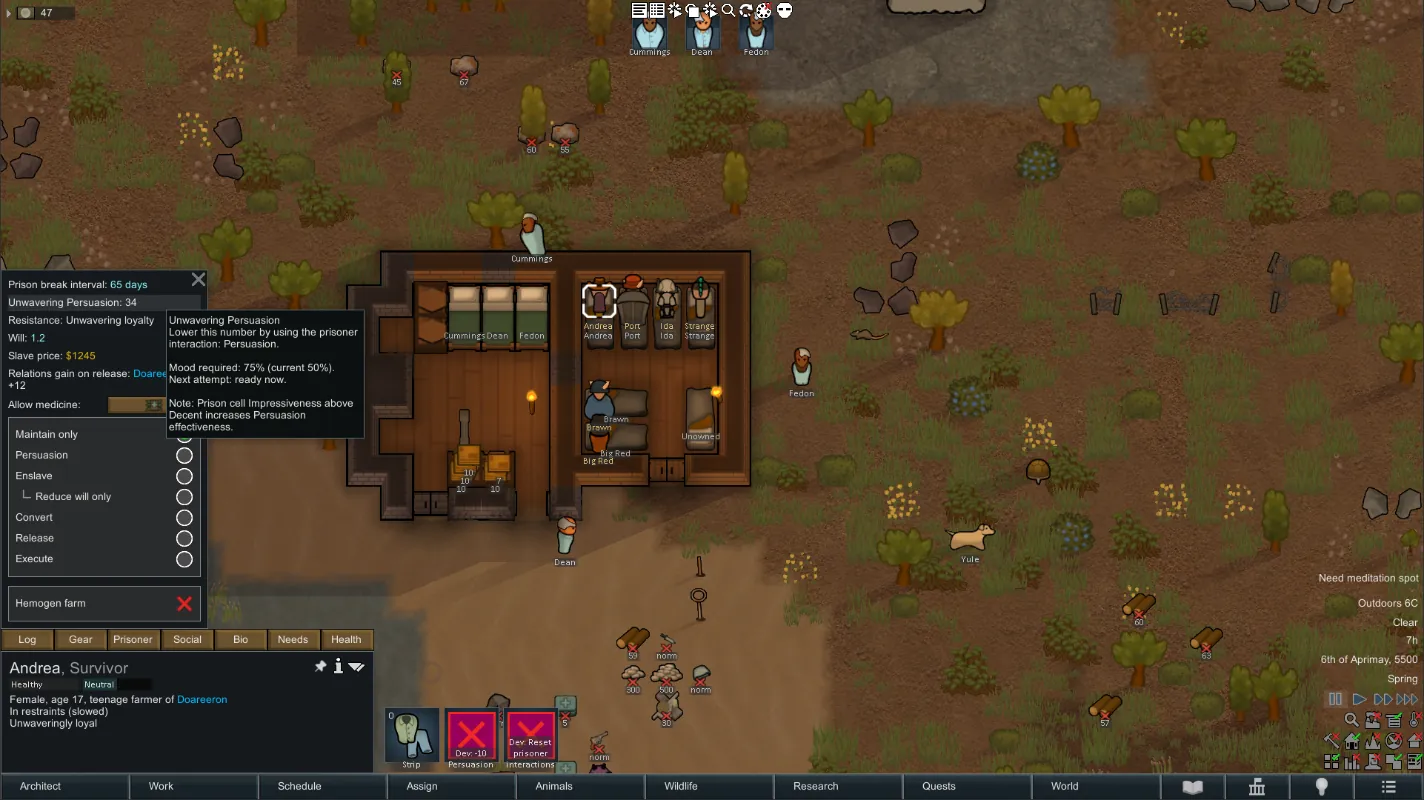The image size is (1424, 800).
Task: Open the main menu list icon
Action: (x=1388, y=786)
